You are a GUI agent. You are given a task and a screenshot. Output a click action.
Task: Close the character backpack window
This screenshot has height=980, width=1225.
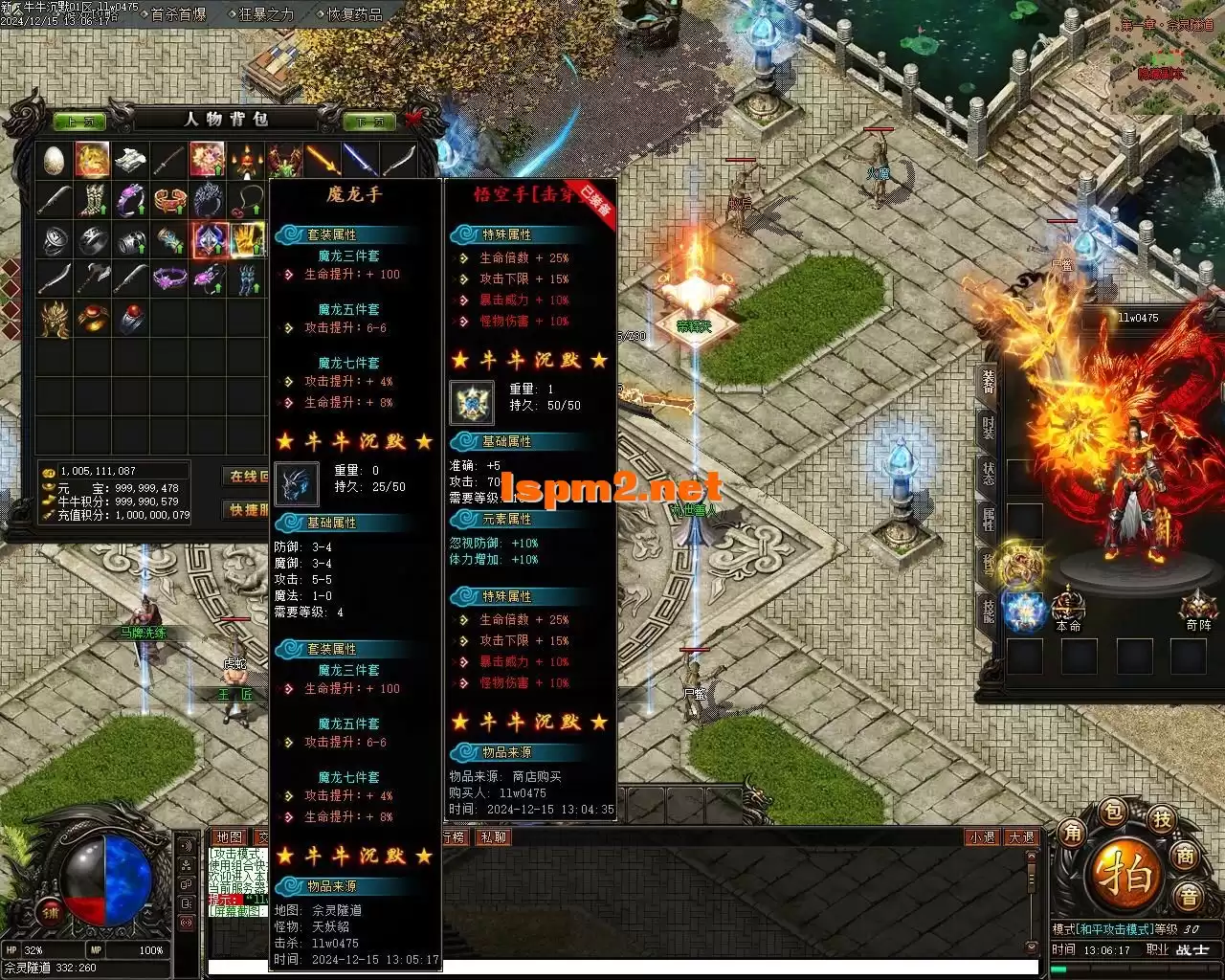point(413,119)
